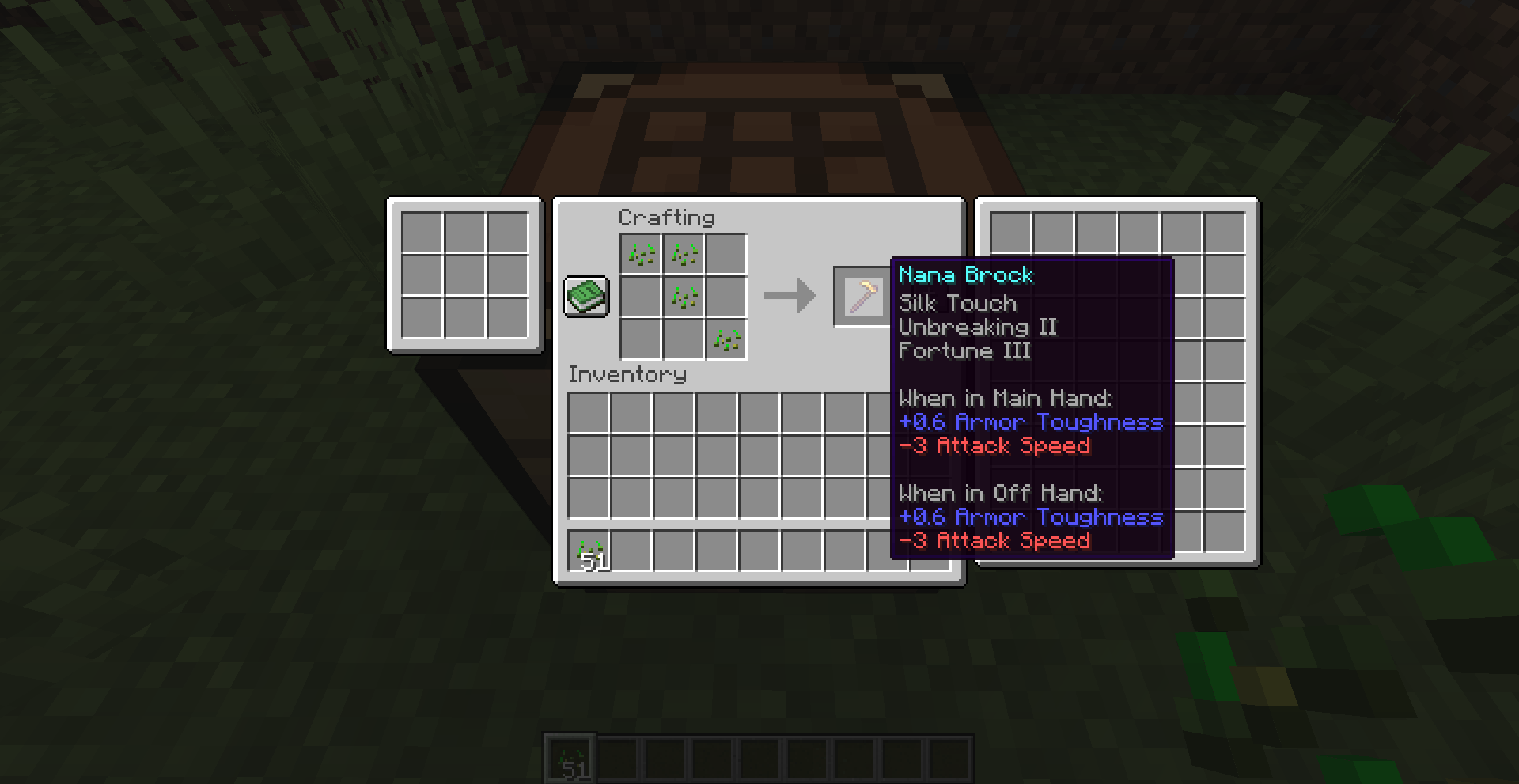Click the Crafting title label
The image size is (1519, 784).
(x=669, y=218)
